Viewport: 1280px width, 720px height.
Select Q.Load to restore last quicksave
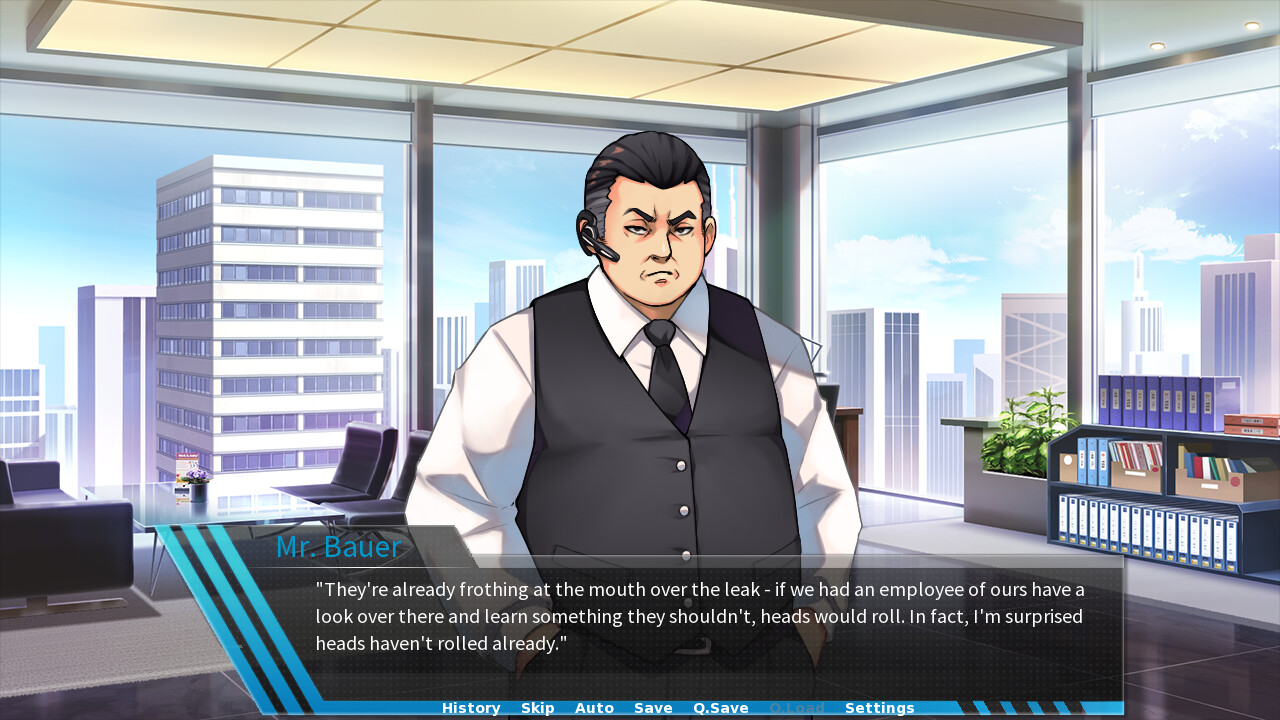[x=797, y=708]
